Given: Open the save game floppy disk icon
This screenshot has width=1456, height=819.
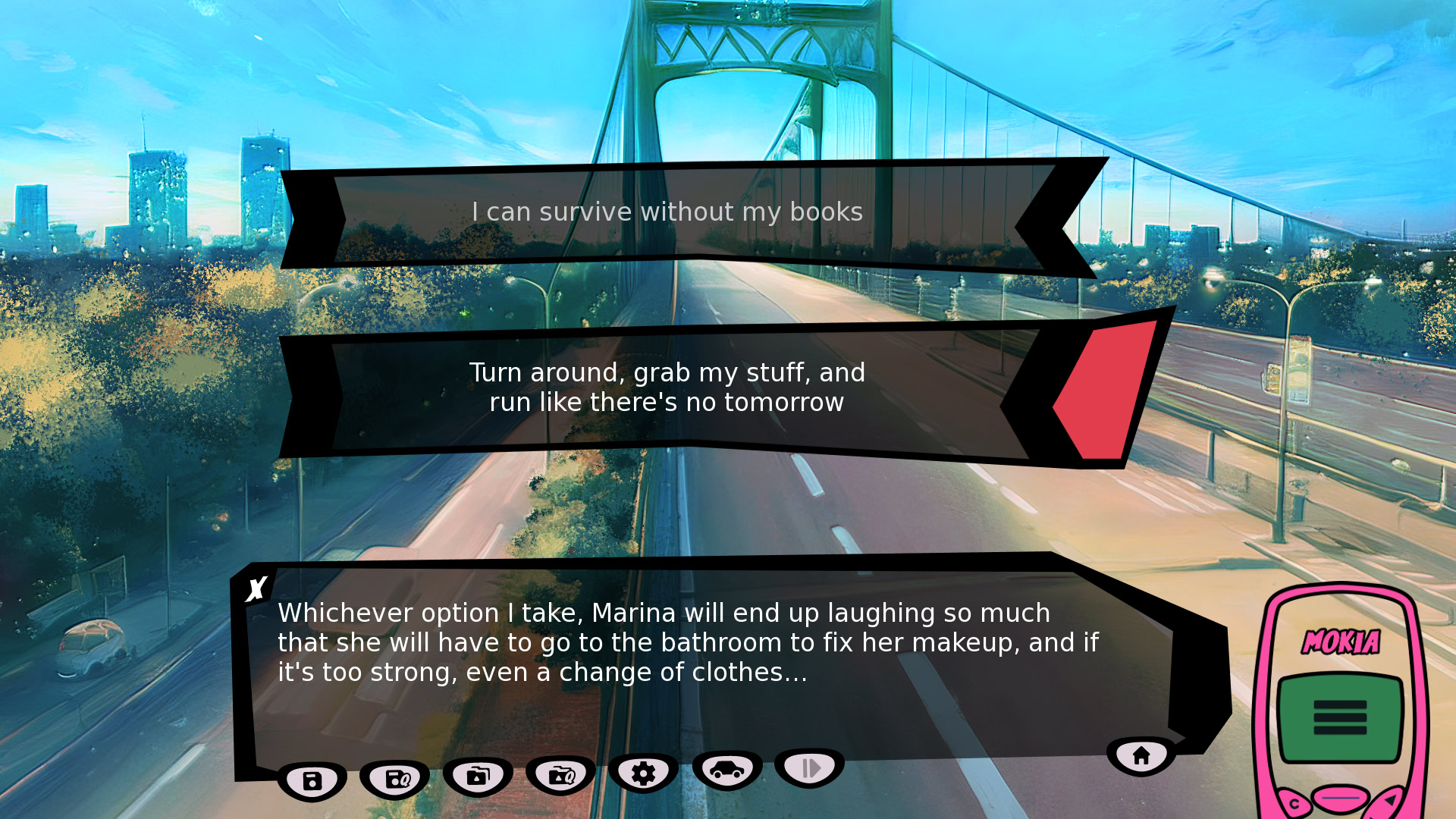Looking at the screenshot, I should 312,780.
